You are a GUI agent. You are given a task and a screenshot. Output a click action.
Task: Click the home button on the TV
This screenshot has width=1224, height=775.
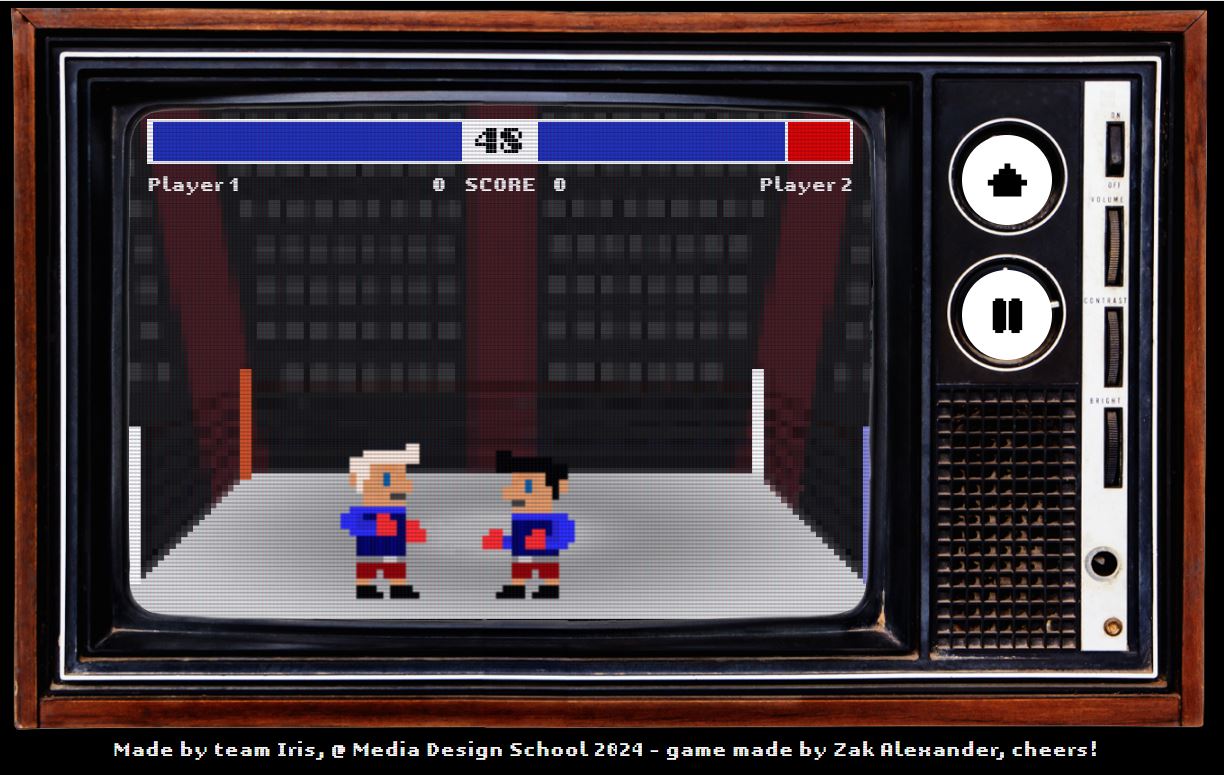(x=1007, y=179)
